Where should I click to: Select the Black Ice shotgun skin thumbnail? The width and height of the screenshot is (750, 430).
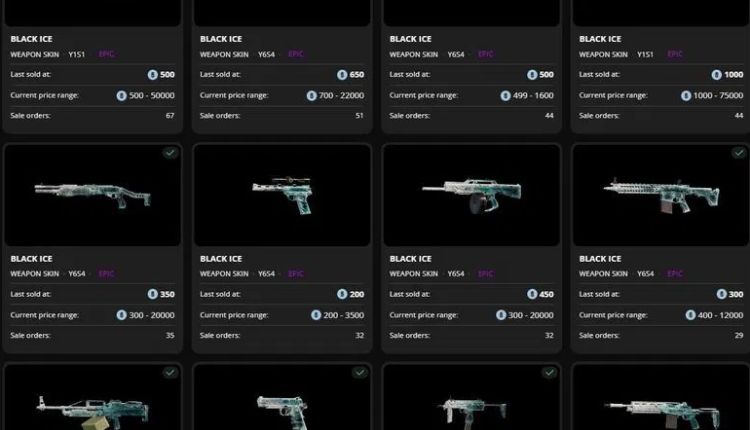(x=92, y=193)
